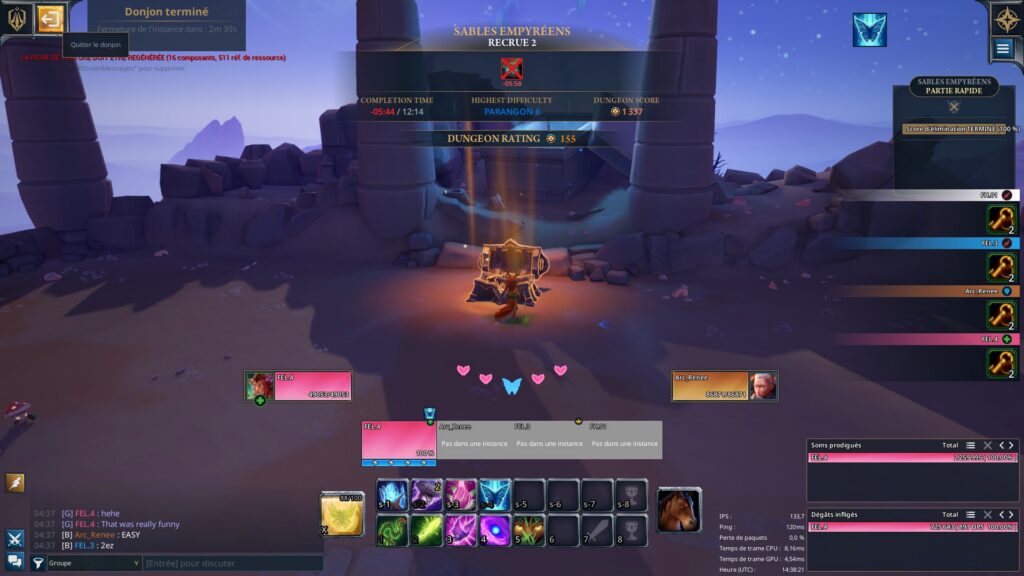The image size is (1024, 576).
Task: Close the Soins prodigués meter panel
Action: [987, 445]
